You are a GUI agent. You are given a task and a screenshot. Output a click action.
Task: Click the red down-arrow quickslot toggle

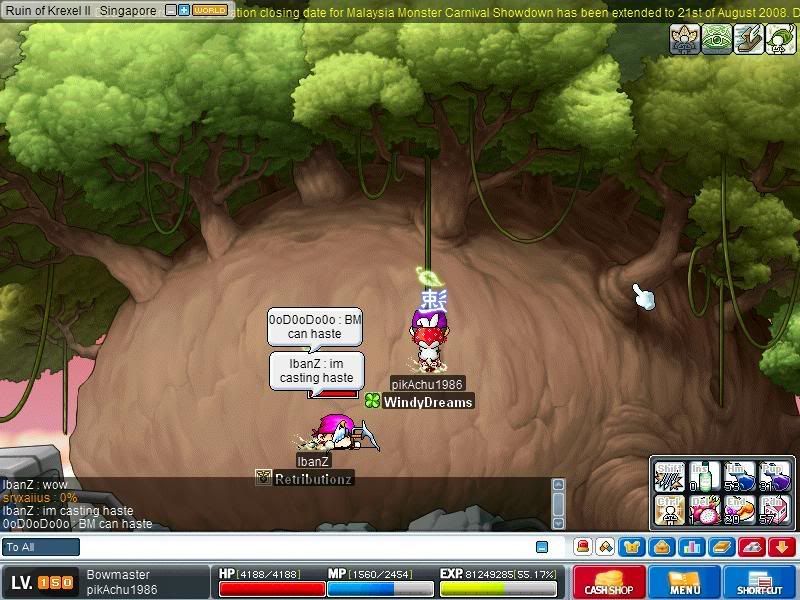click(x=781, y=547)
